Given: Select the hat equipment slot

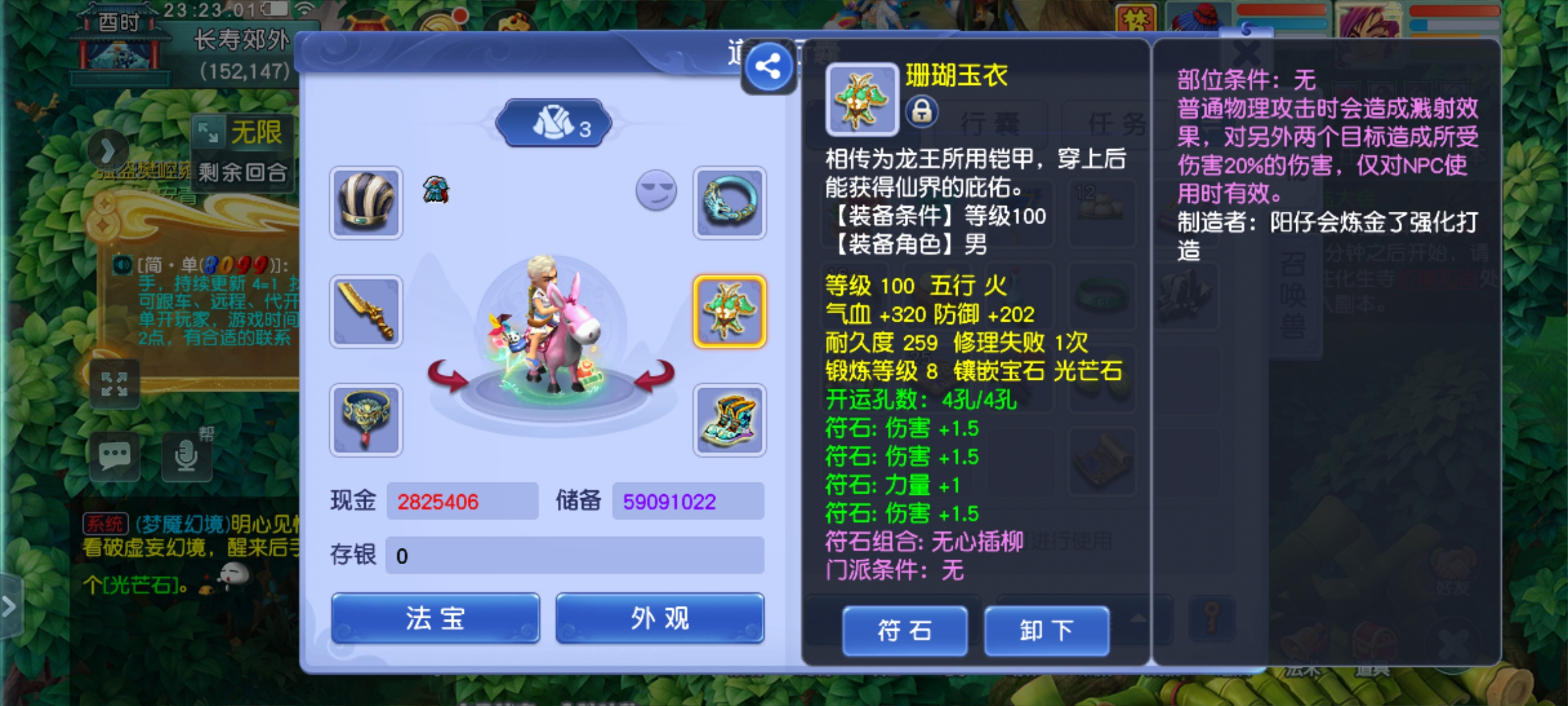Looking at the screenshot, I should [365, 201].
